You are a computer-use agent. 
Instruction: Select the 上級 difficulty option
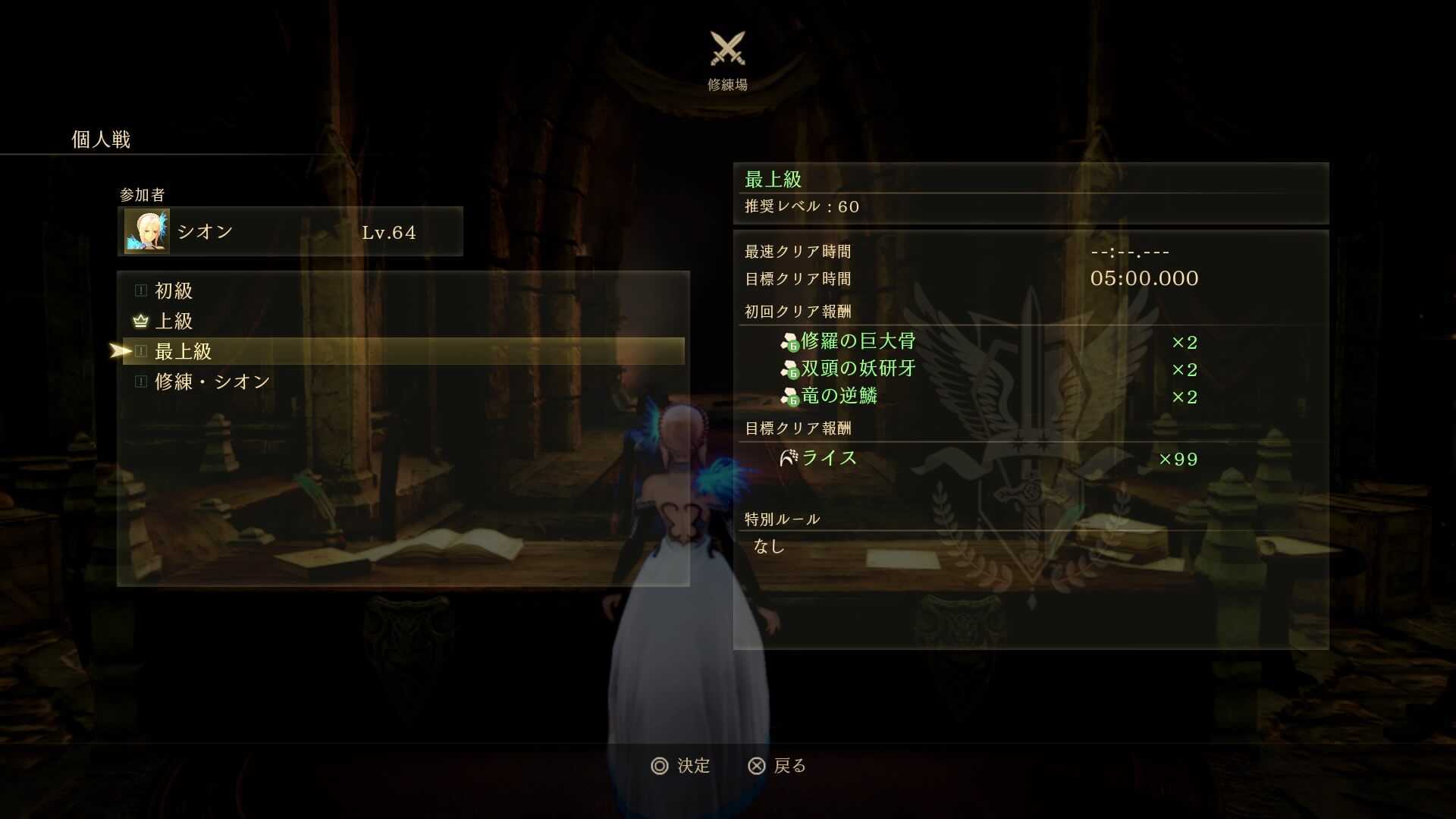tap(173, 322)
